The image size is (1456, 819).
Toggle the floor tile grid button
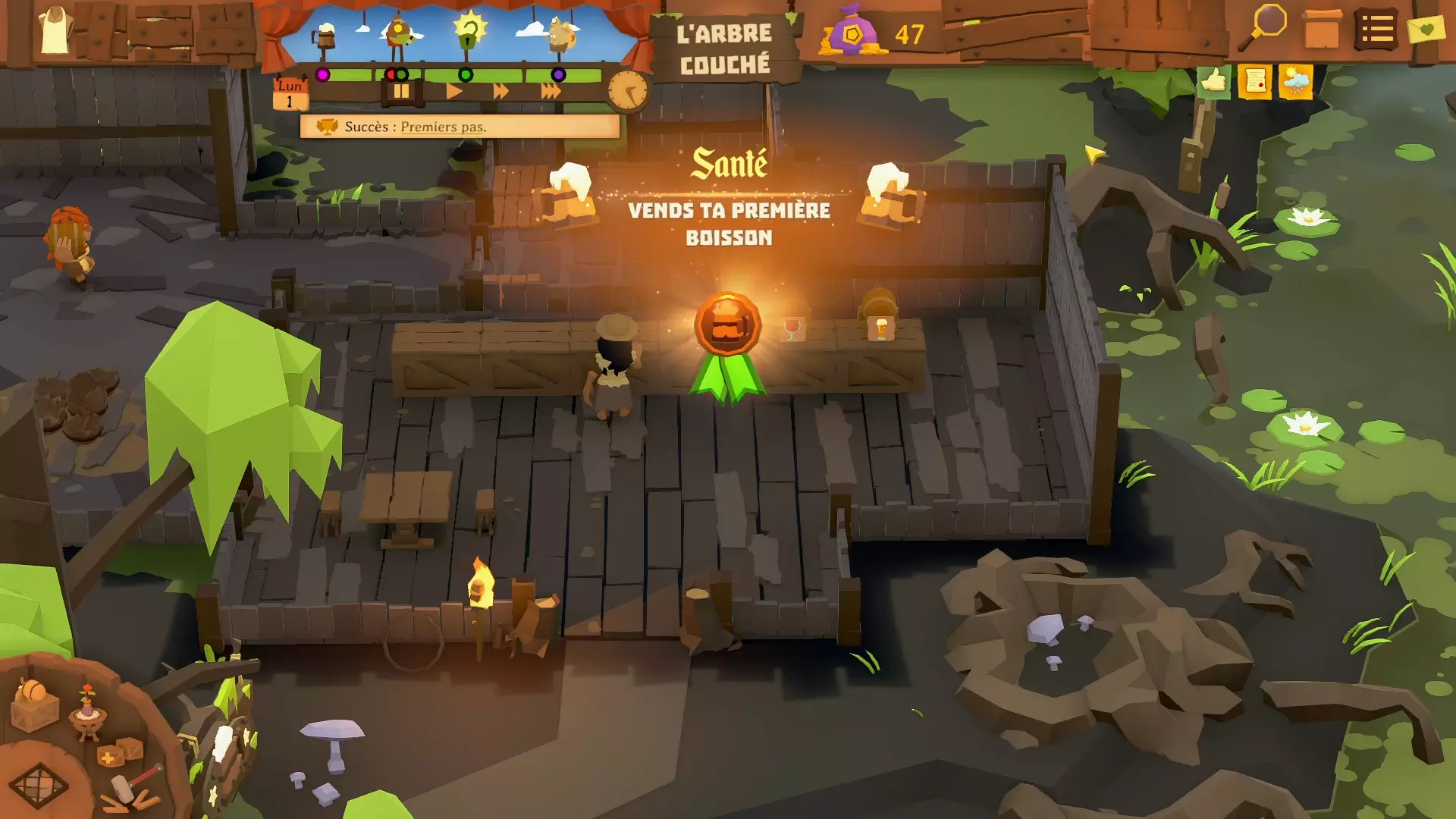pyautogui.click(x=38, y=785)
